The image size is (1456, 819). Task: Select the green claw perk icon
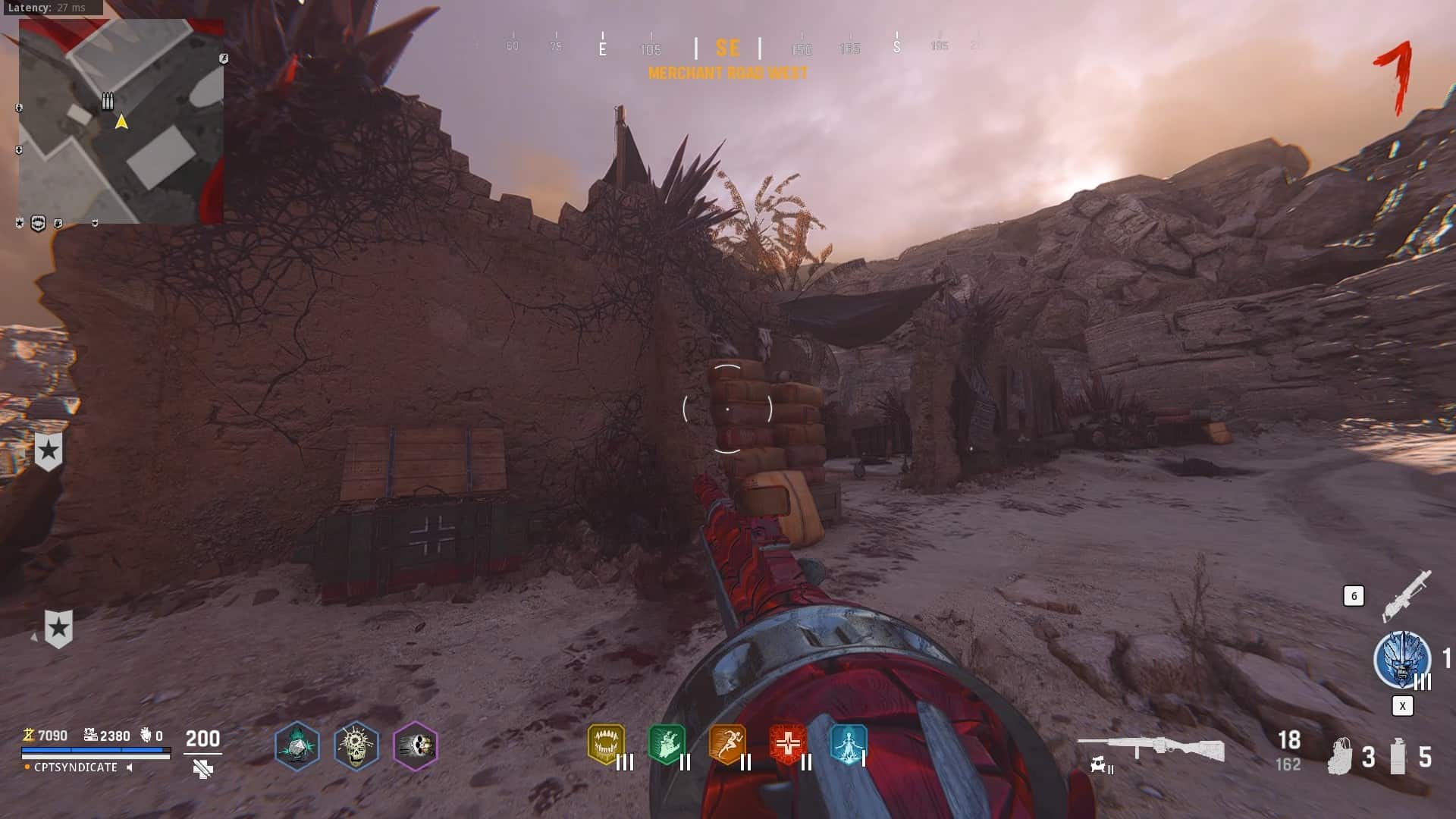point(667,744)
